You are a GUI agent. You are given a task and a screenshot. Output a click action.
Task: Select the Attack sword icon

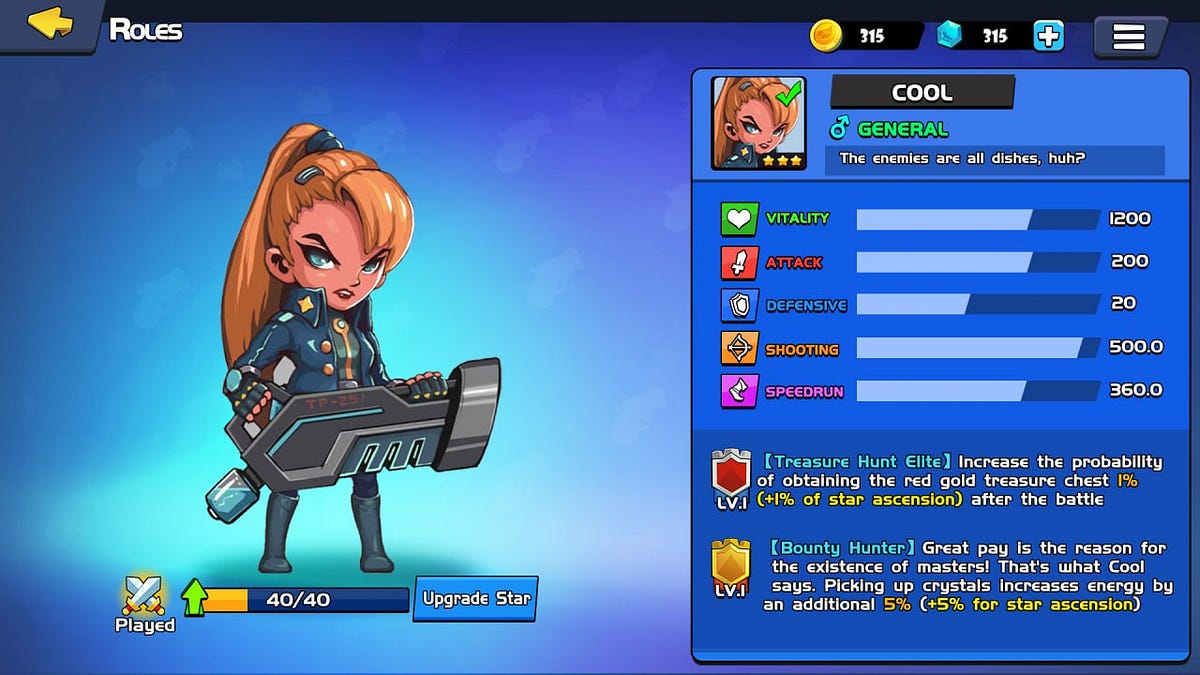point(739,262)
